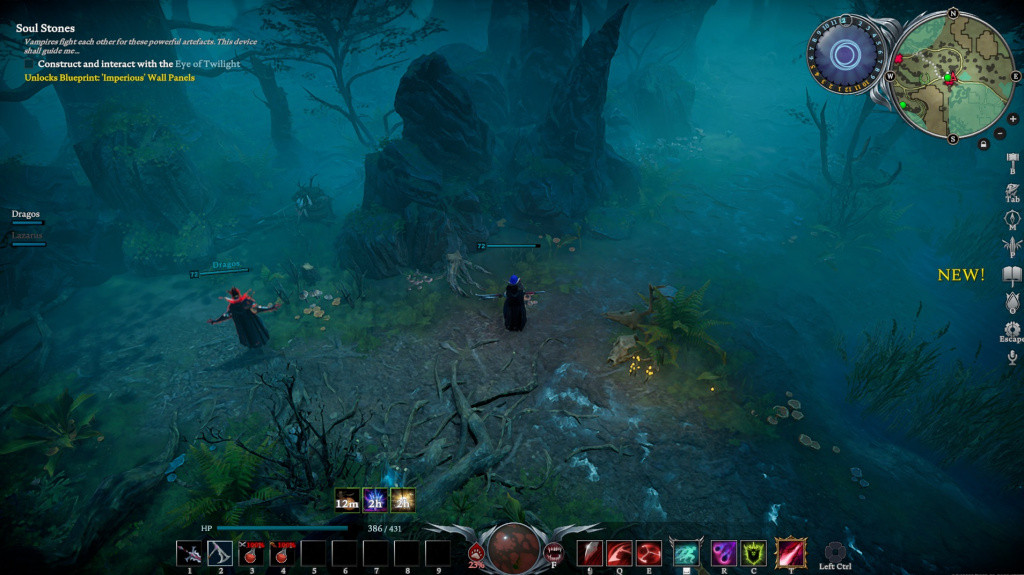1024x575 pixels.
Task: Cast the purple R spell
Action: click(724, 553)
